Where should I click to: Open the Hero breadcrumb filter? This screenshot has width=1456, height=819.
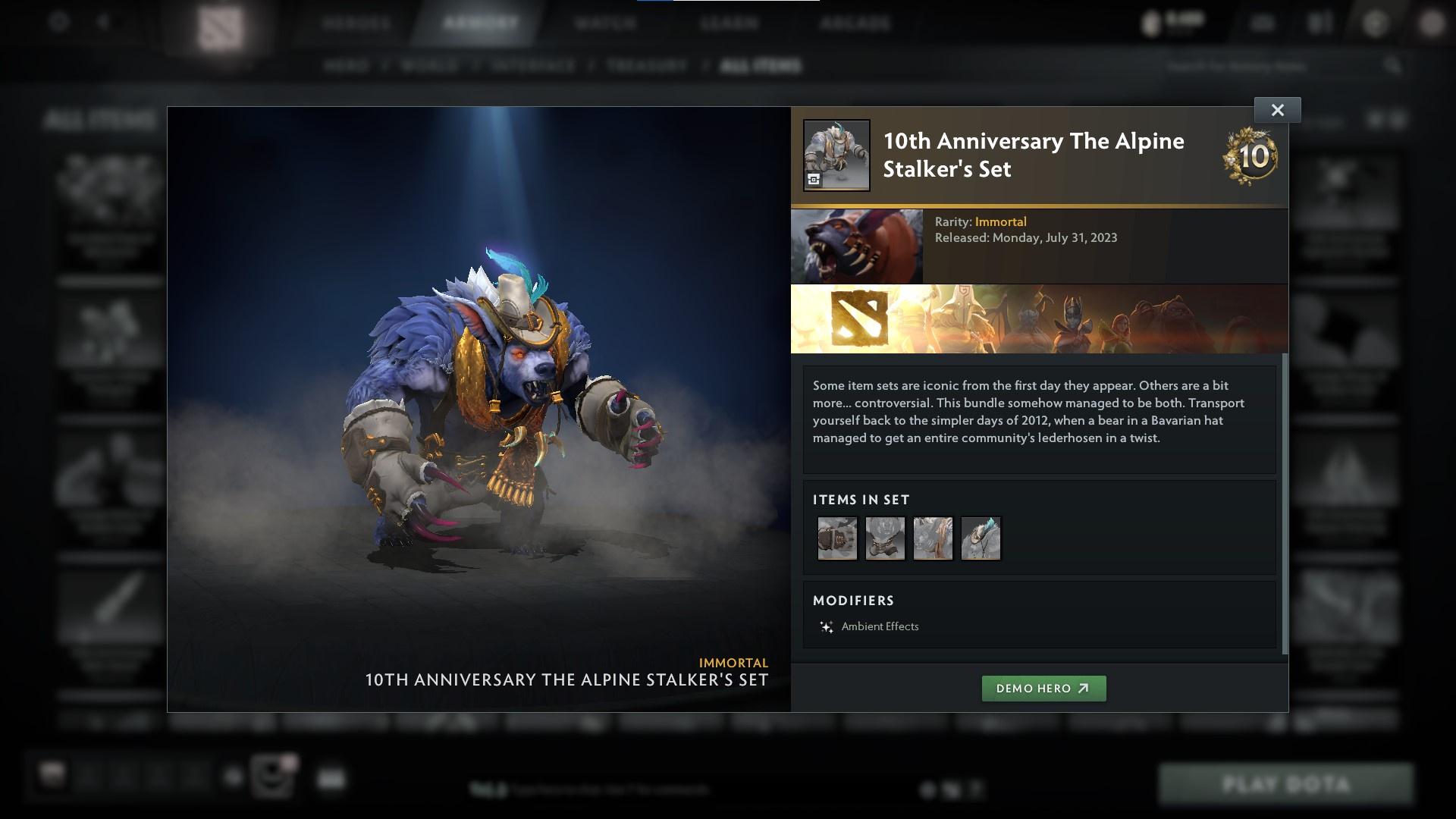[348, 66]
